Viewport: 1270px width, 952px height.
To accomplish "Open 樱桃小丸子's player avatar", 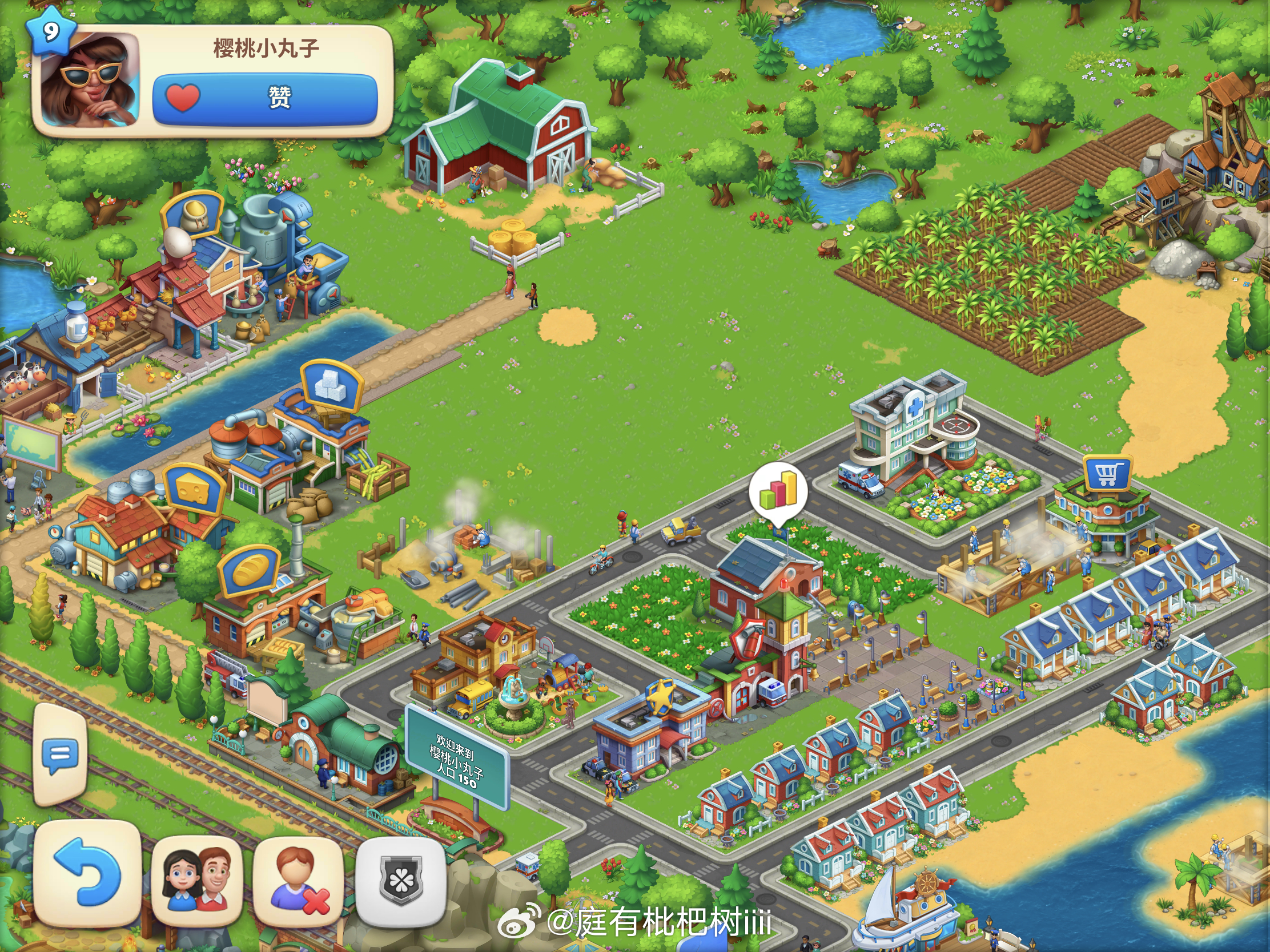I will click(x=90, y=80).
